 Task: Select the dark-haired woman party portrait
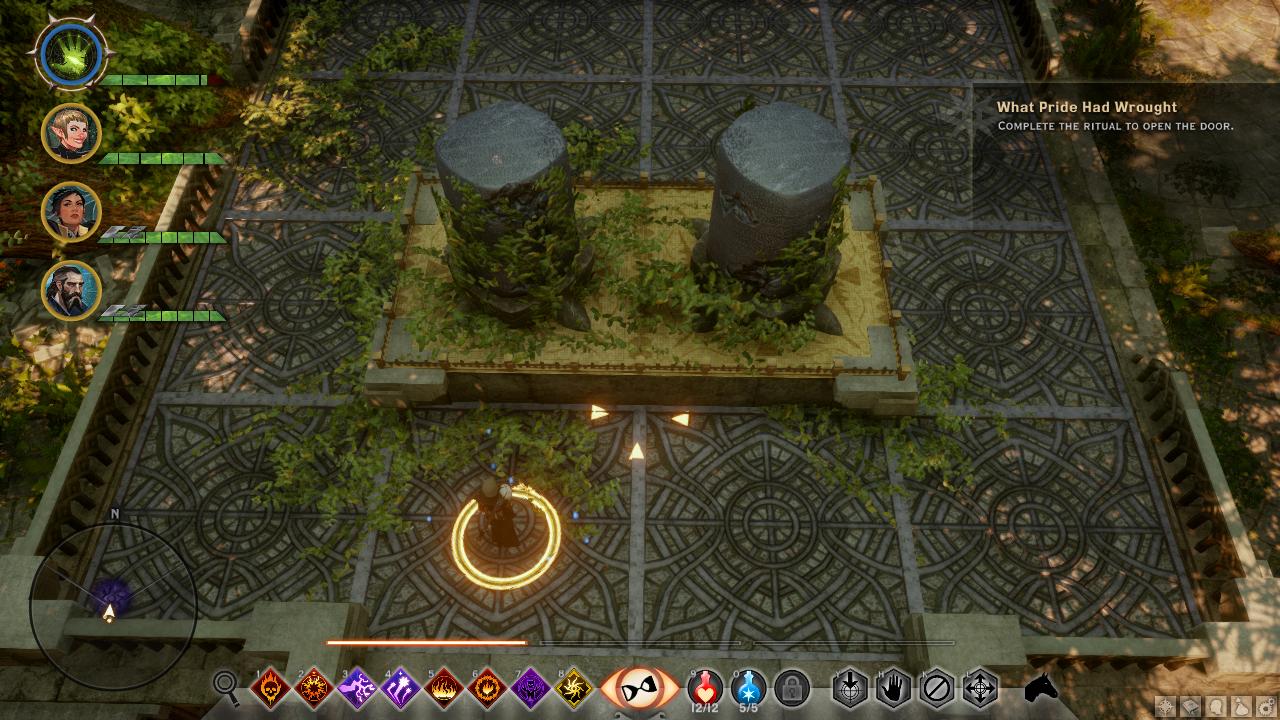coord(71,211)
